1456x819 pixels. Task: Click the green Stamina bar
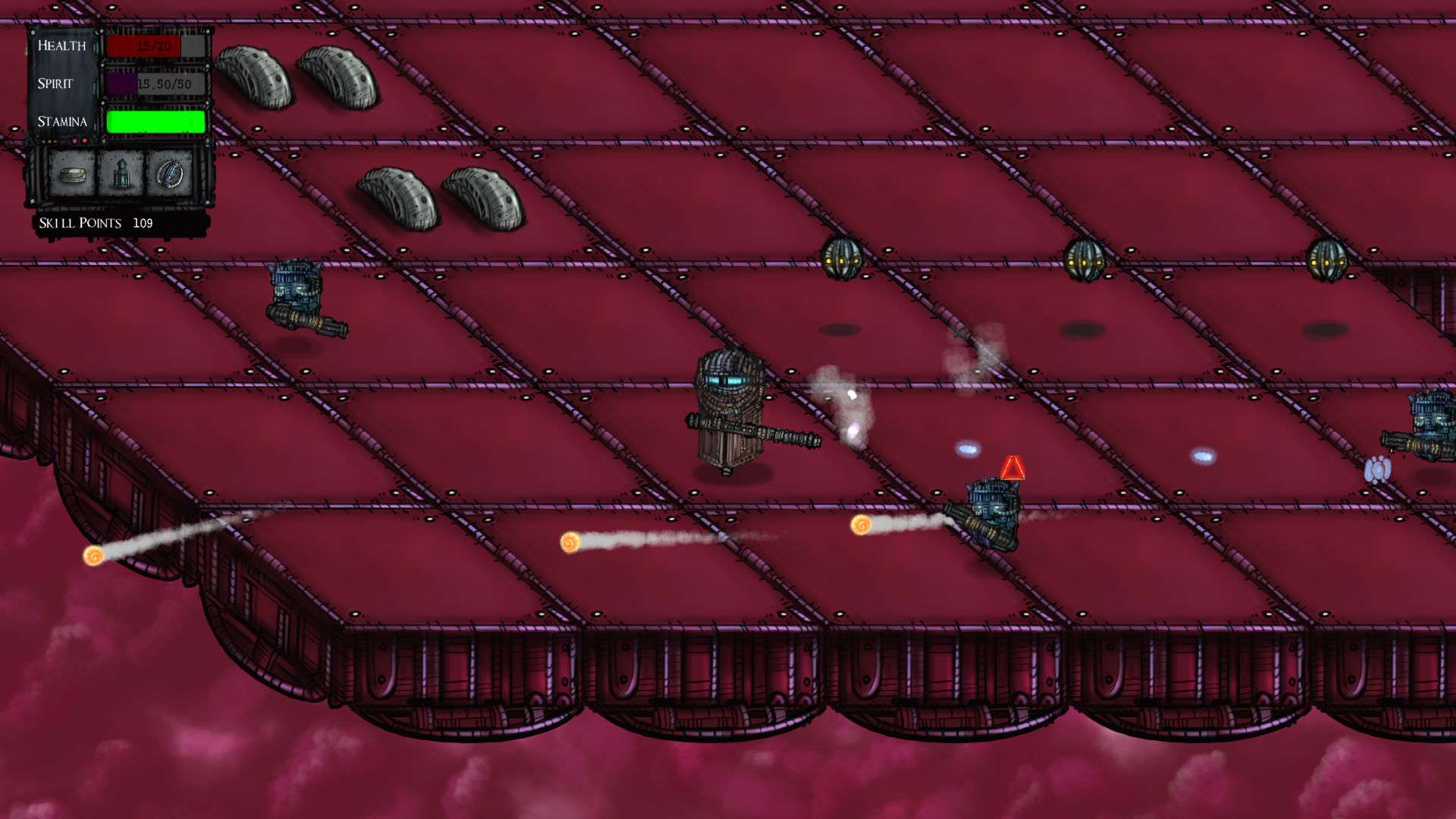click(x=155, y=122)
